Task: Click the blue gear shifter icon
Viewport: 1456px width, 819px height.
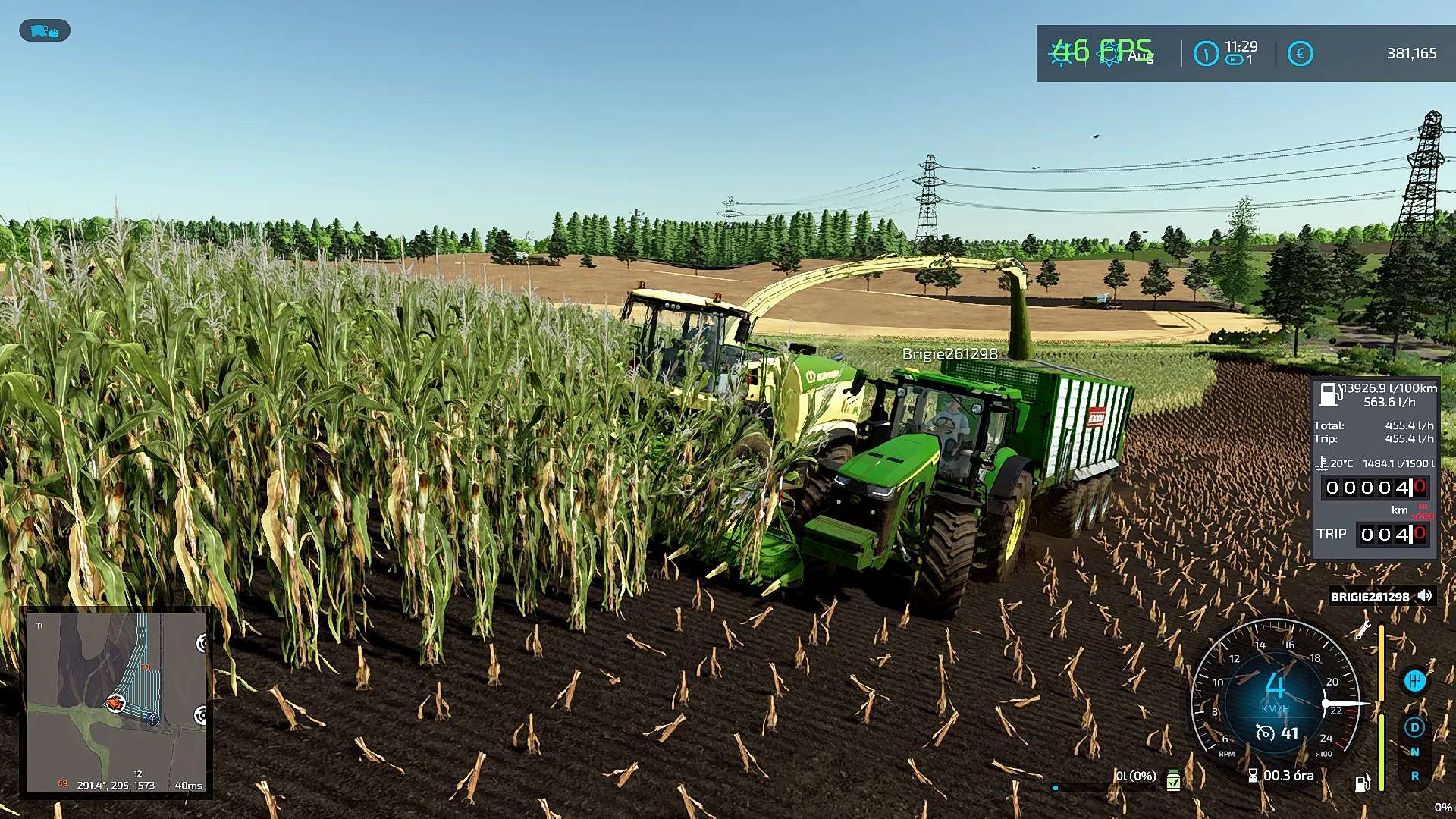Action: tap(1414, 681)
